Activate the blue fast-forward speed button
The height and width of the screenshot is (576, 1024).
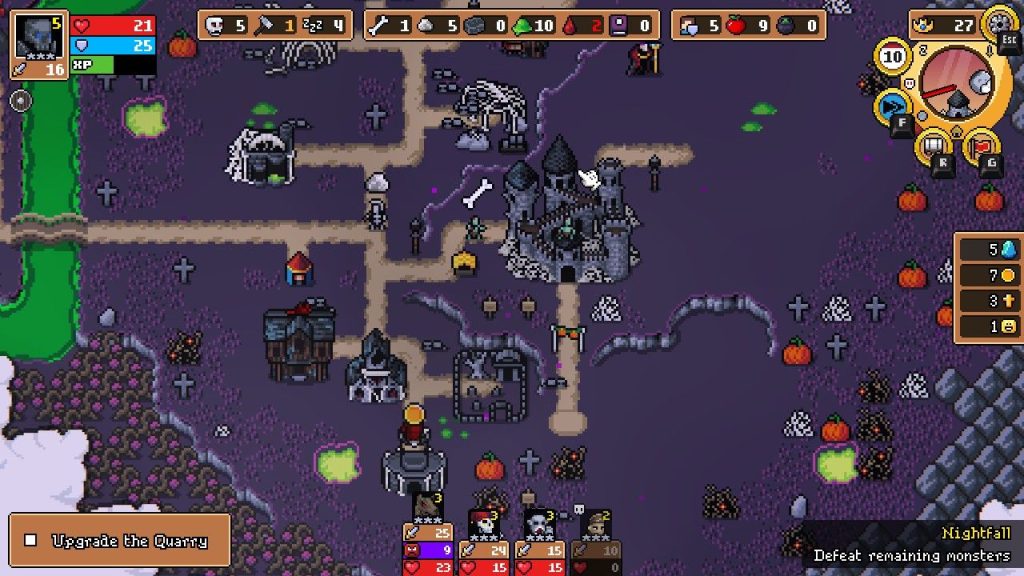[x=891, y=105]
